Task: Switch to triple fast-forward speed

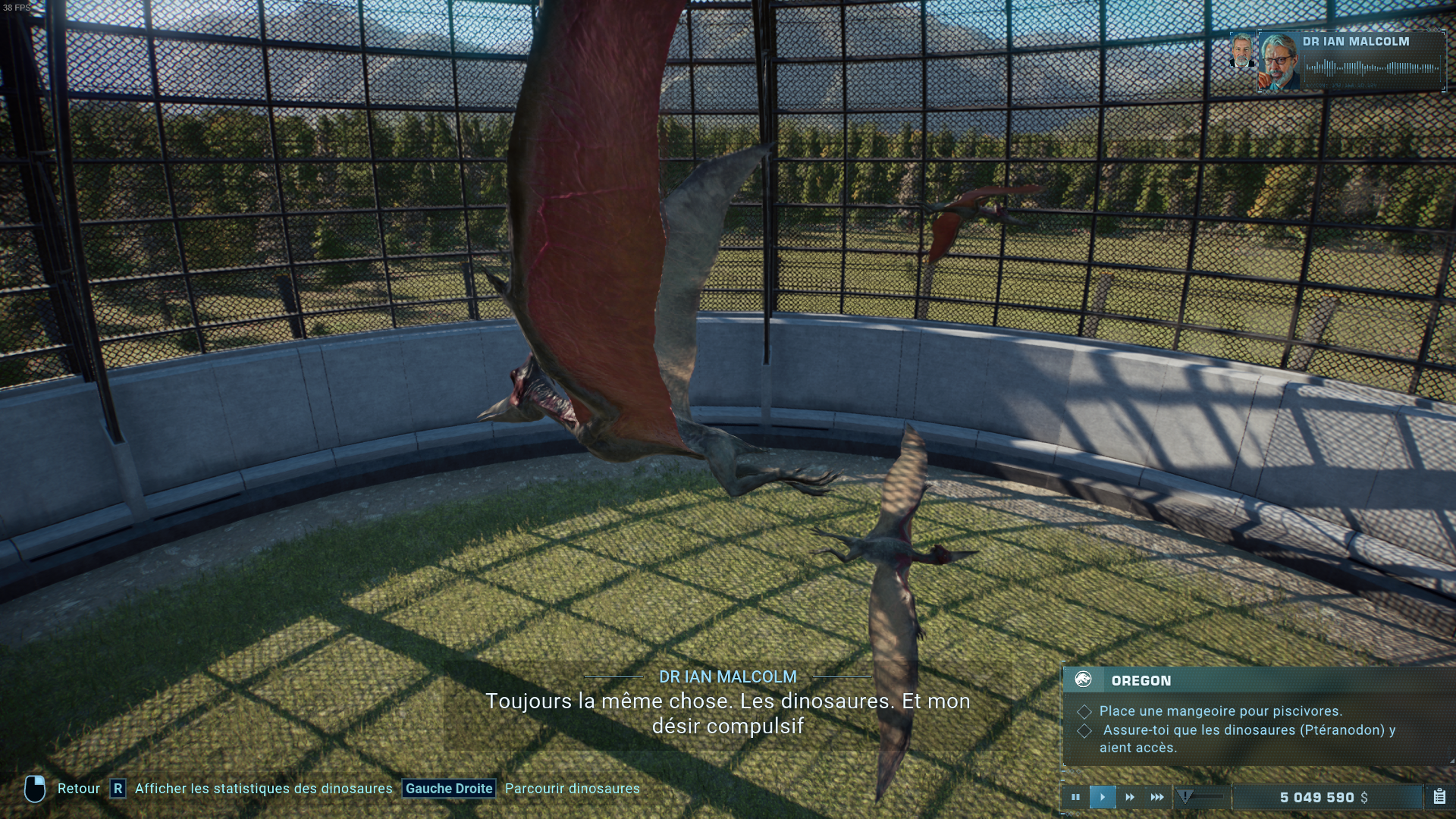Action: pos(1157,797)
